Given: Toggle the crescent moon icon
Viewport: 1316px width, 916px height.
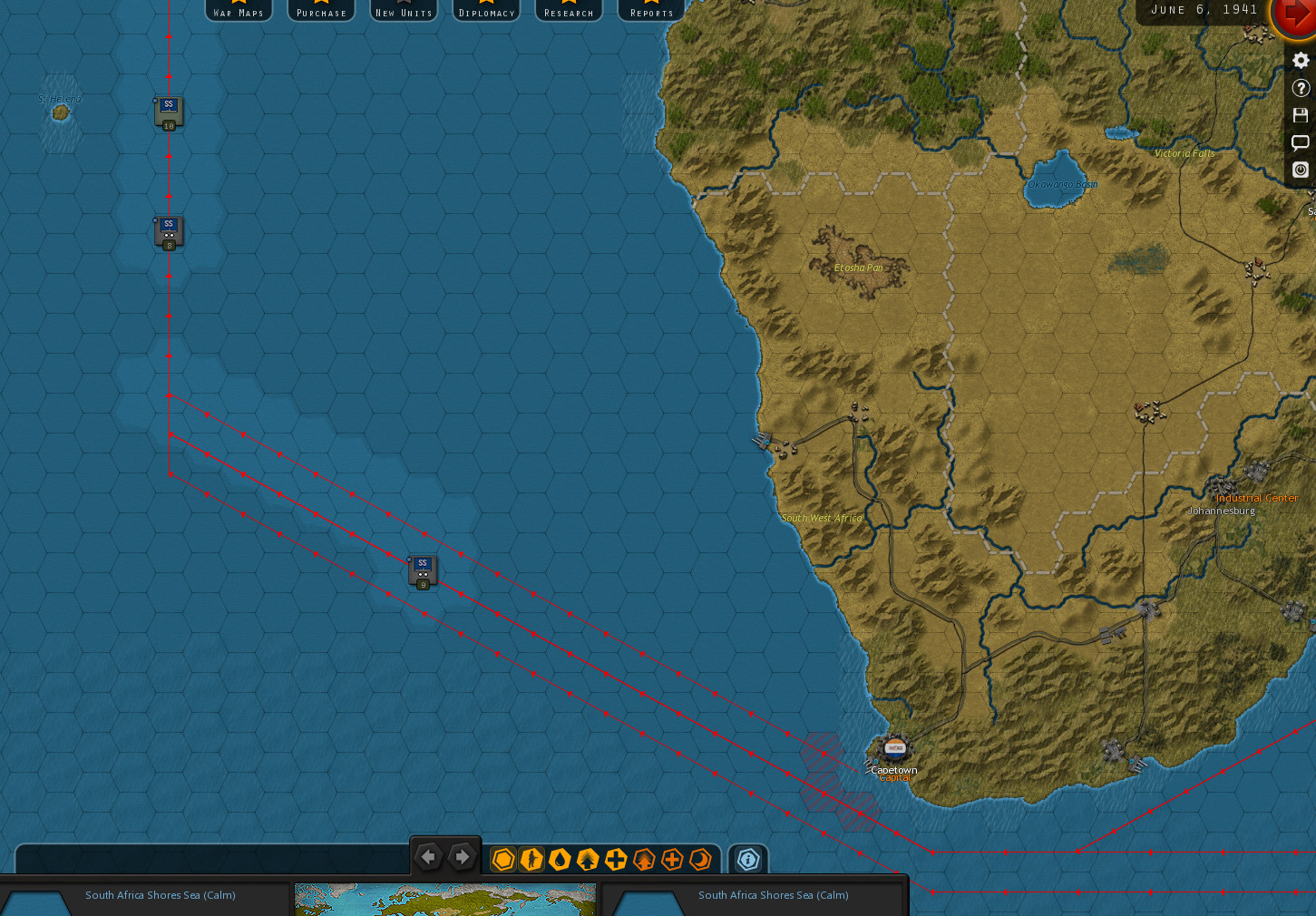Looking at the screenshot, I should 700,859.
